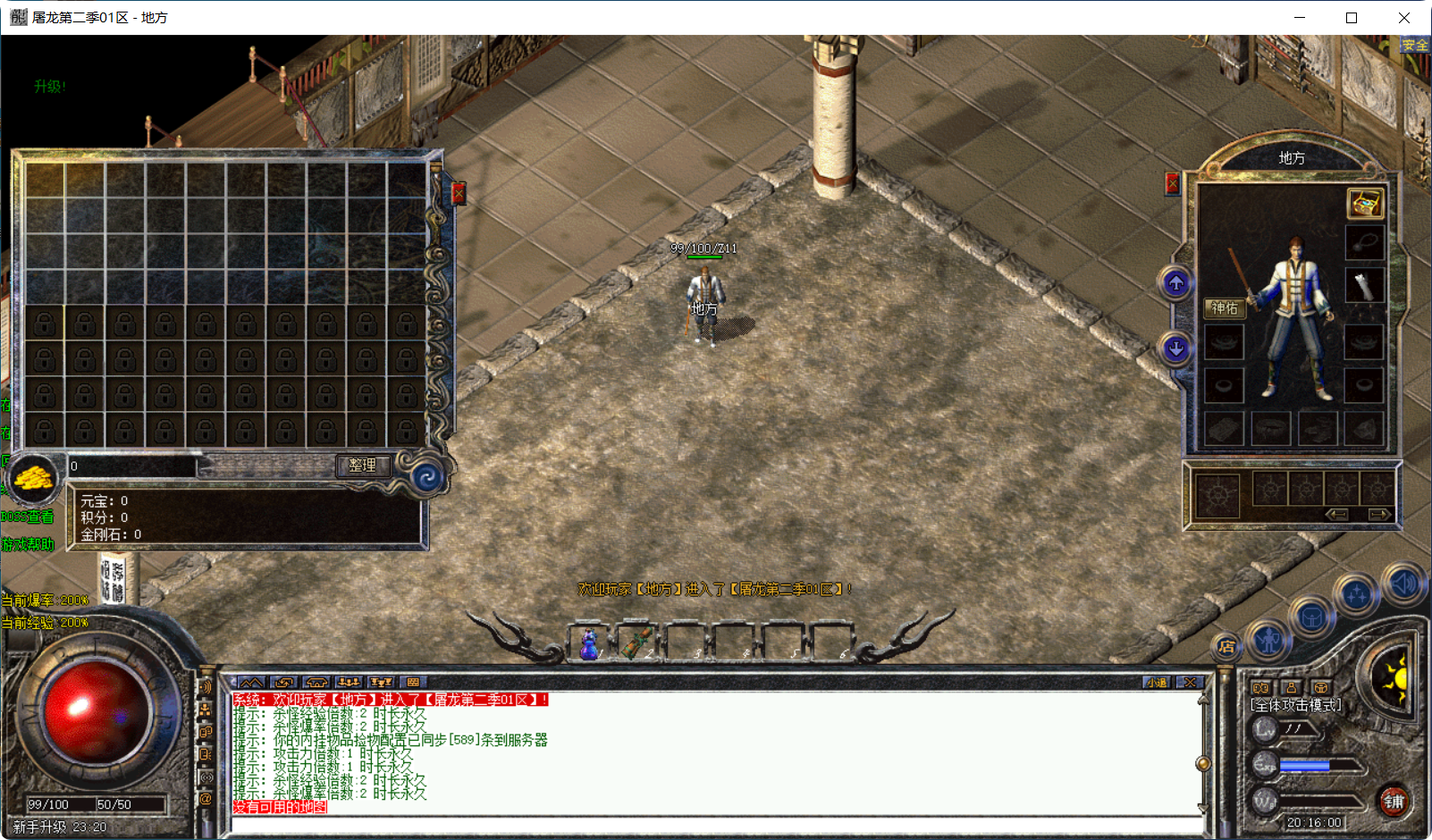
Task: Open the BOSS查看 link
Action: [27, 517]
